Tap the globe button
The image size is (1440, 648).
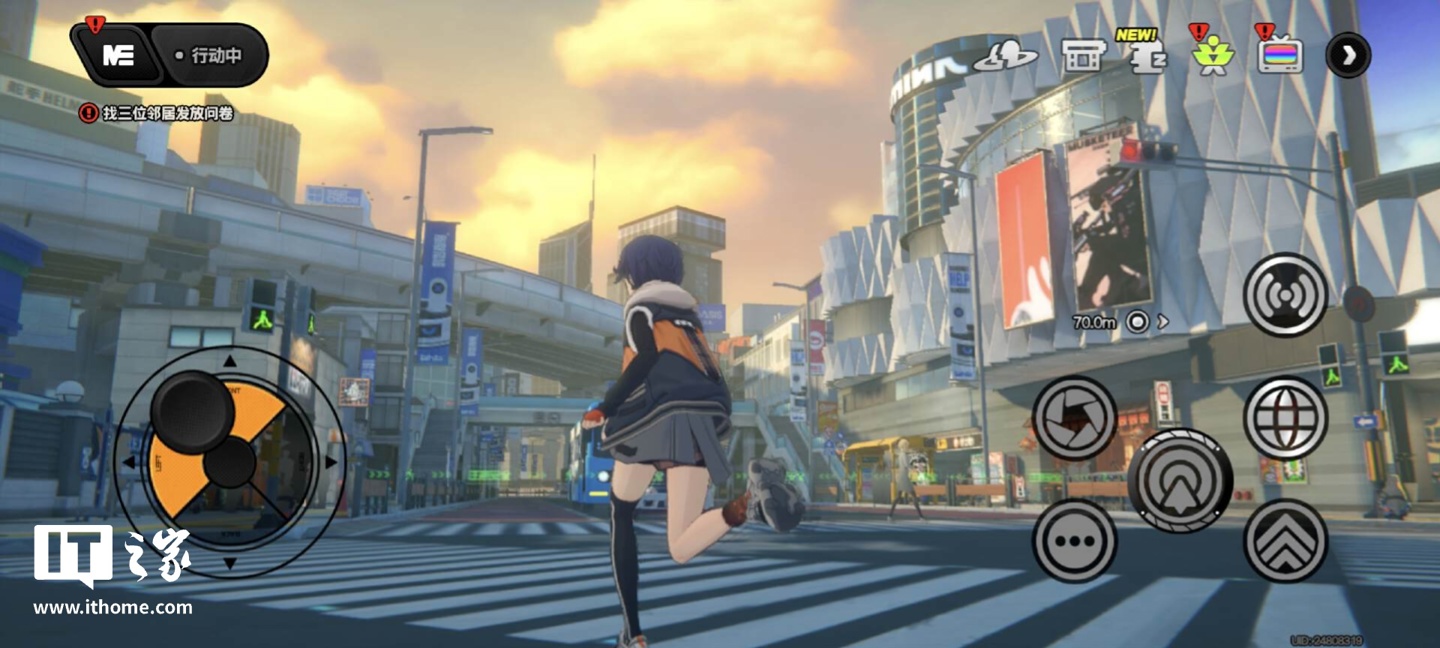coord(1285,418)
